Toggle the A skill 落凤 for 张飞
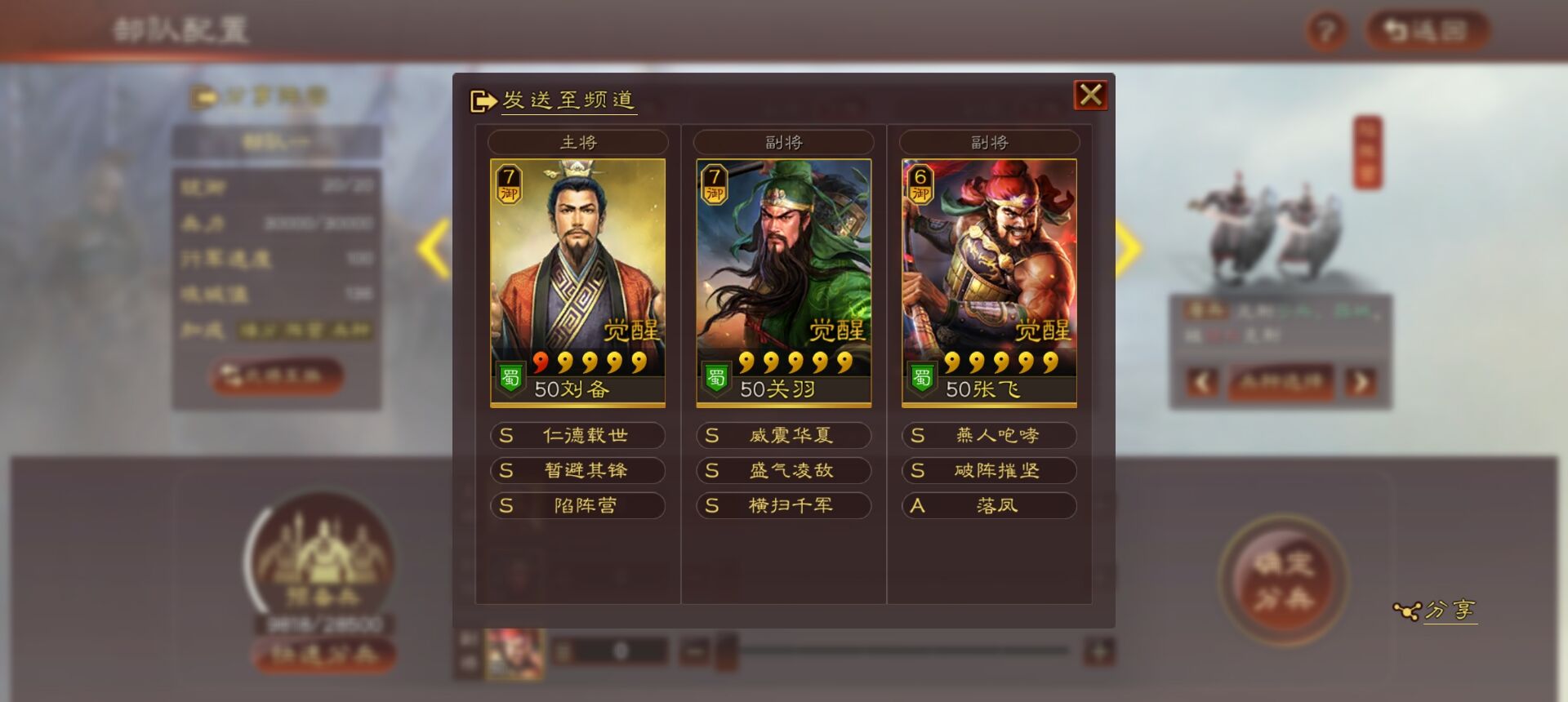Viewport: 1568px width, 702px height. point(989,505)
